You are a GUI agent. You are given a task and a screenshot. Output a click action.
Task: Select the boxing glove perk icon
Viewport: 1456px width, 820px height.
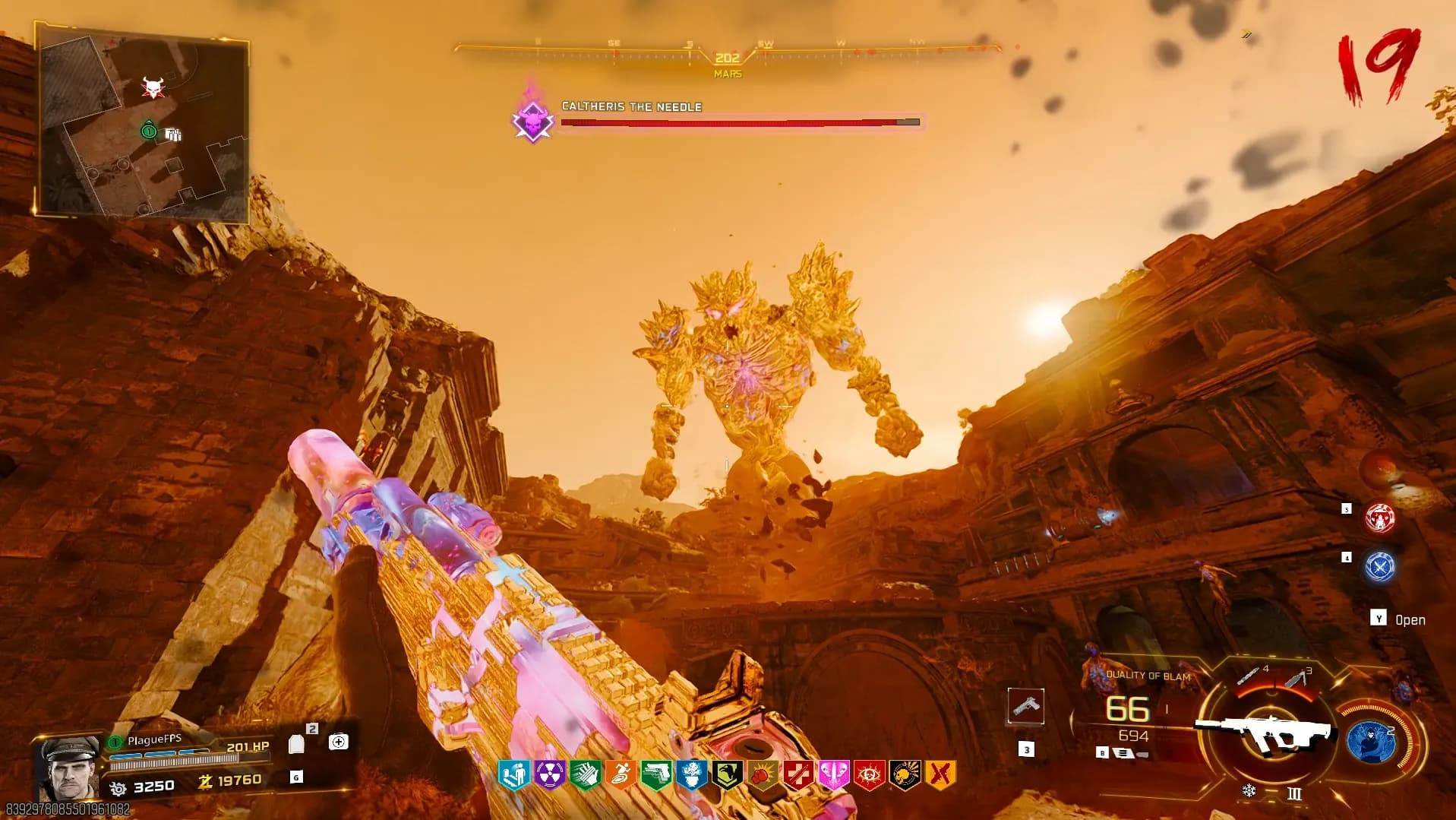tap(763, 774)
